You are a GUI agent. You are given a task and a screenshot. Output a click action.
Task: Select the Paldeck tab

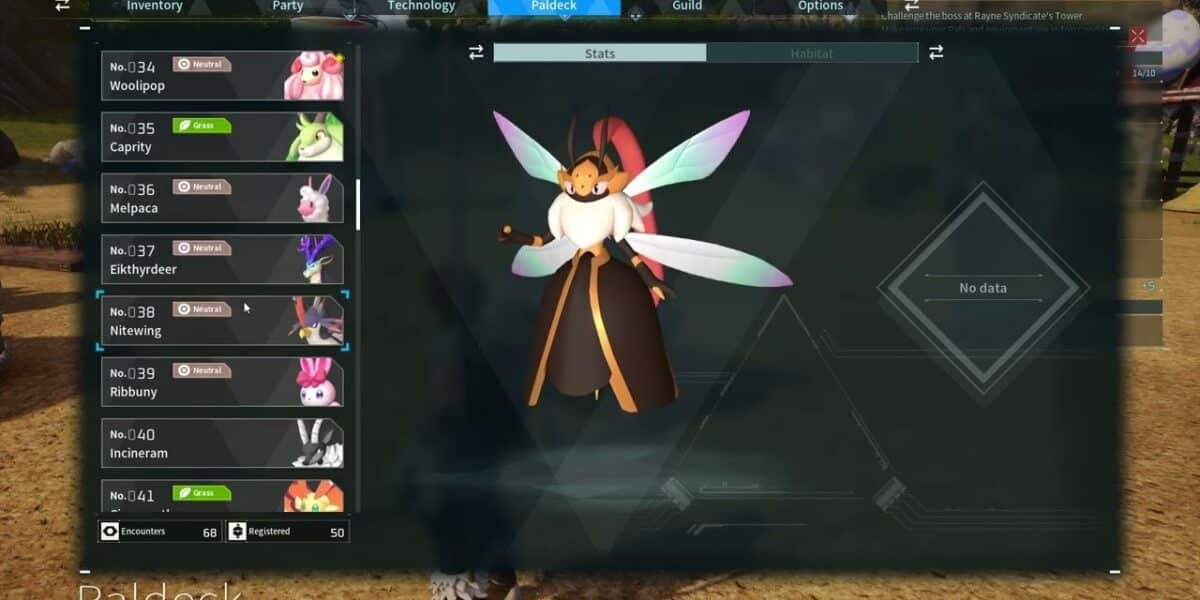(x=554, y=6)
